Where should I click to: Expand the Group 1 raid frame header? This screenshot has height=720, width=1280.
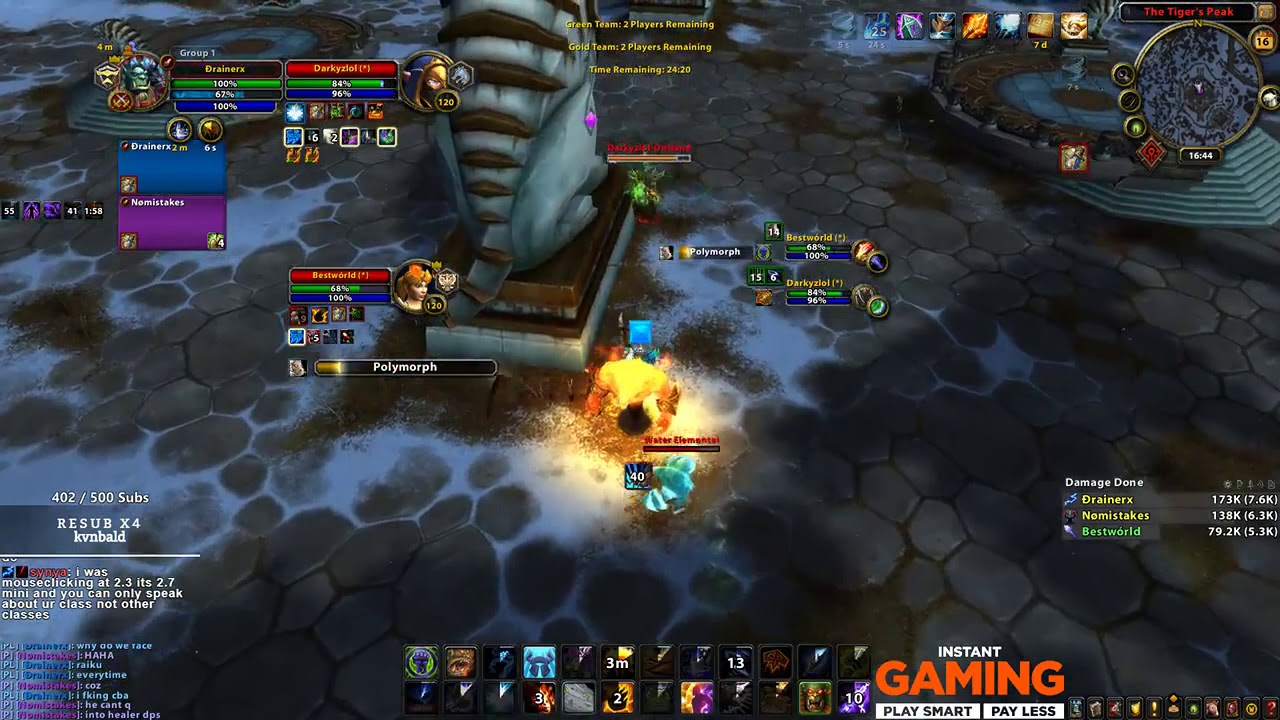point(196,52)
